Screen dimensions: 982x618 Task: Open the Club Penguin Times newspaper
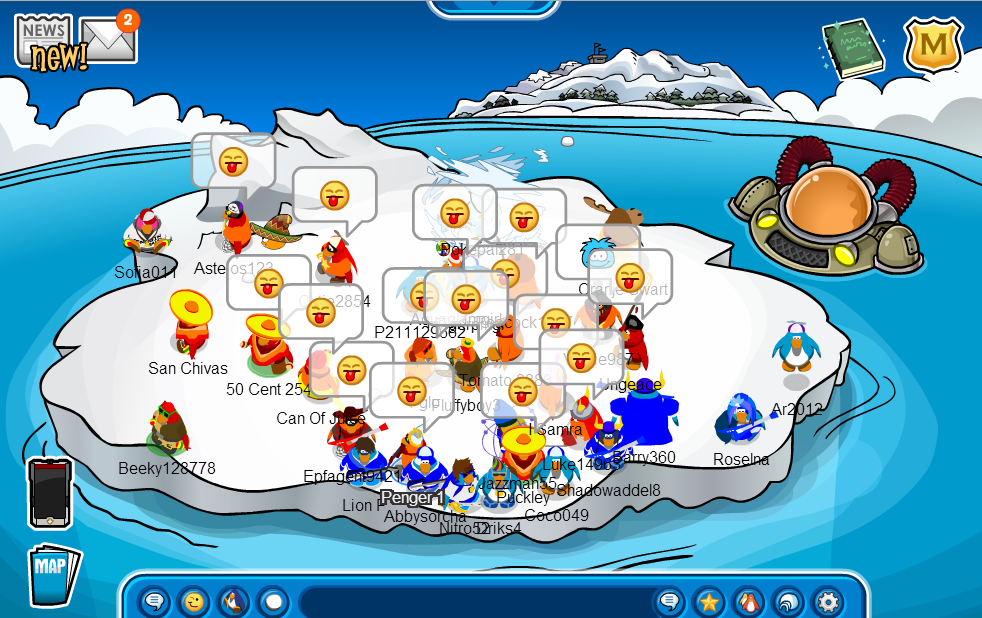[x=45, y=41]
